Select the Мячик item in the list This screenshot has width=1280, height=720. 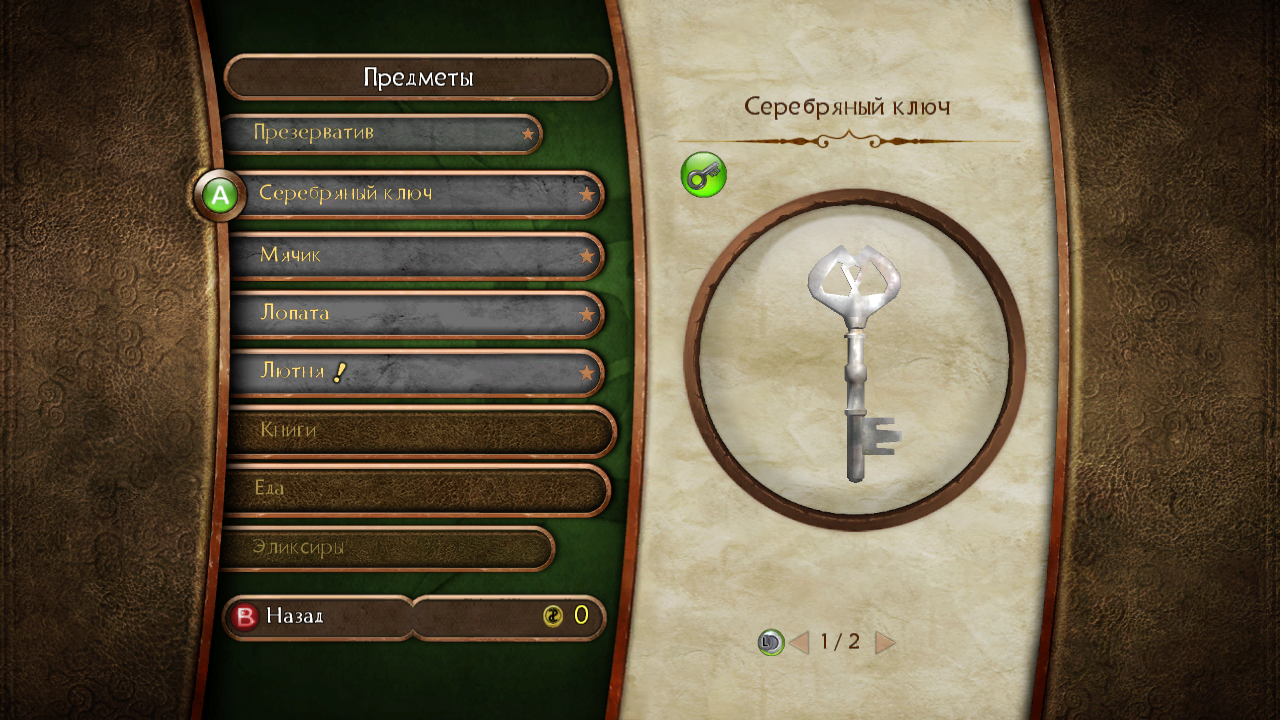coord(415,256)
